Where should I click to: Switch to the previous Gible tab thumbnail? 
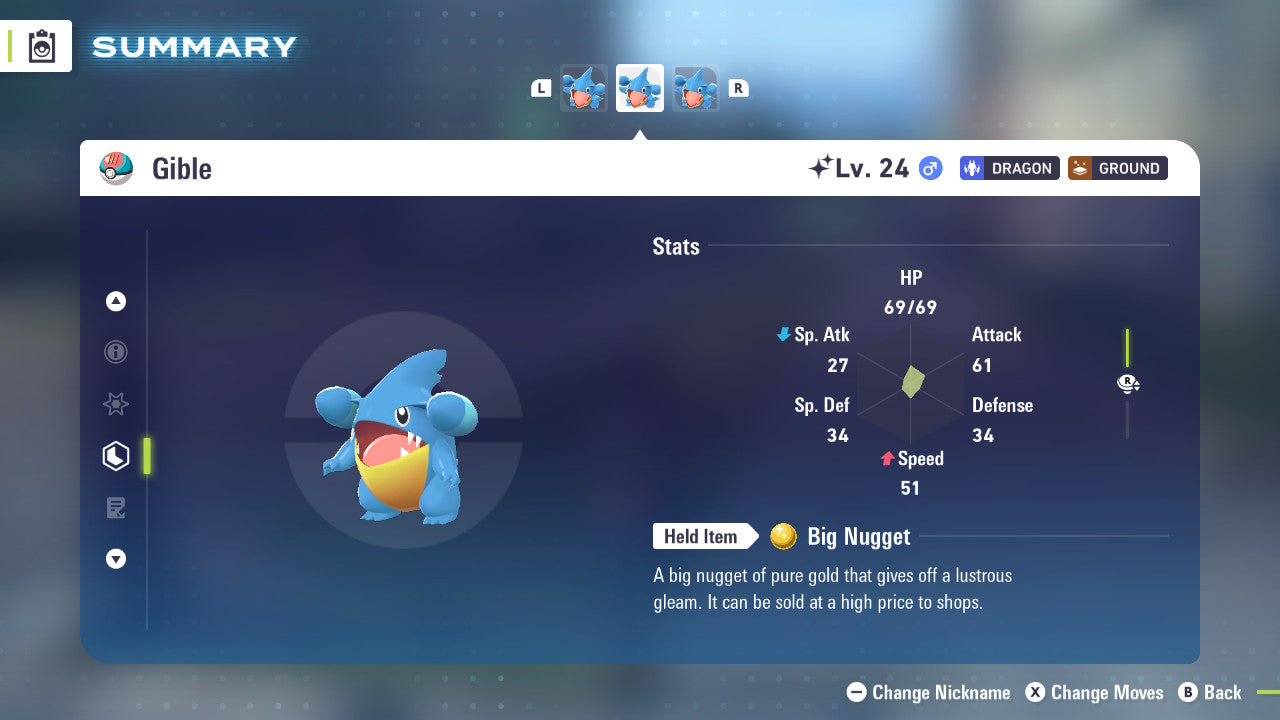585,88
